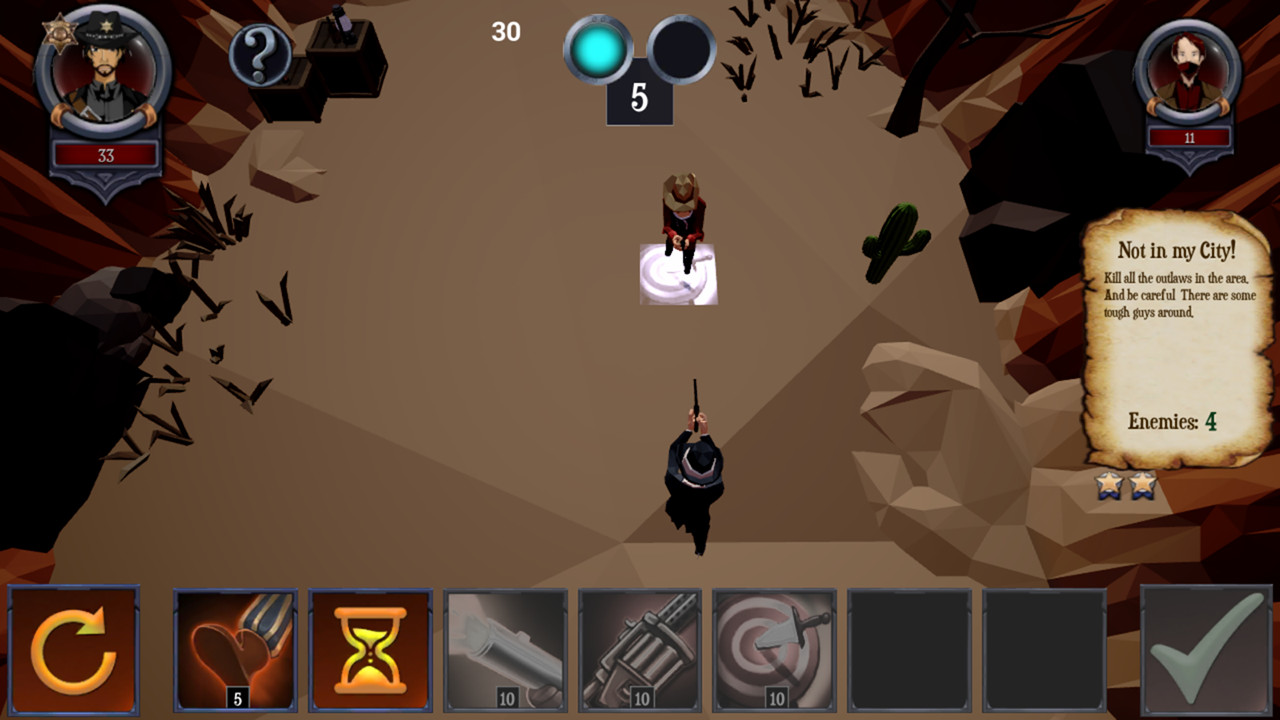Activate the hourglass time card

[x=370, y=651]
